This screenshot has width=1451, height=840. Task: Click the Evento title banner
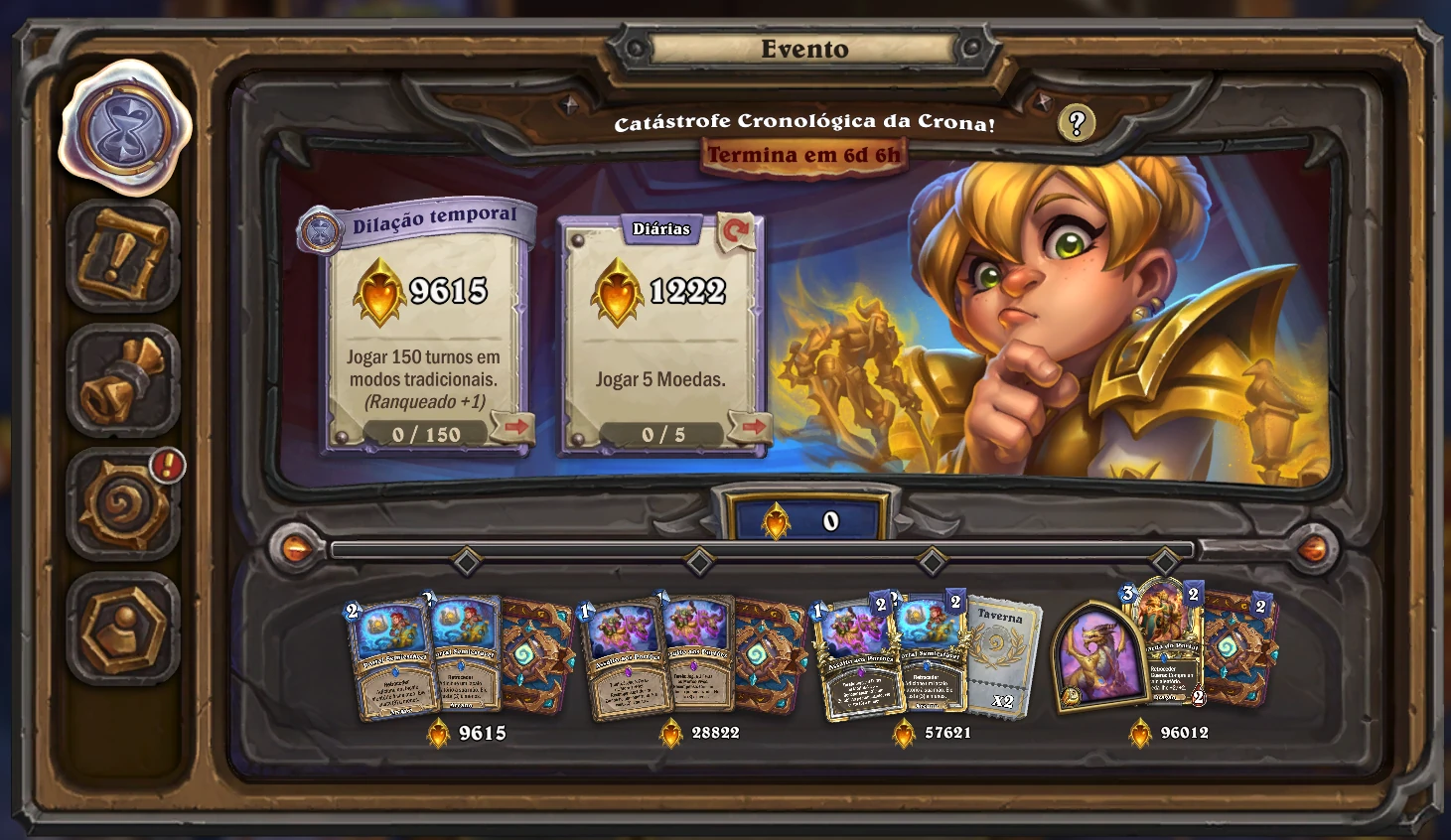(804, 48)
